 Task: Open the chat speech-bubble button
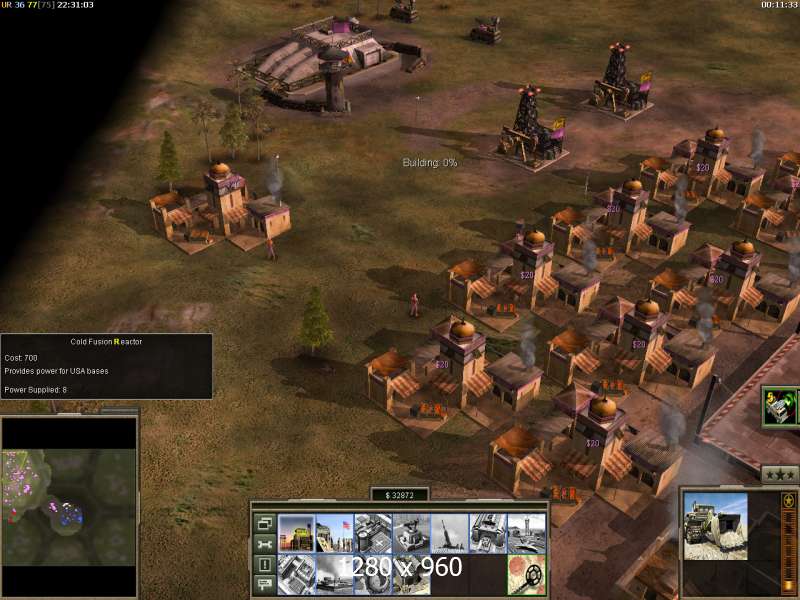265,585
